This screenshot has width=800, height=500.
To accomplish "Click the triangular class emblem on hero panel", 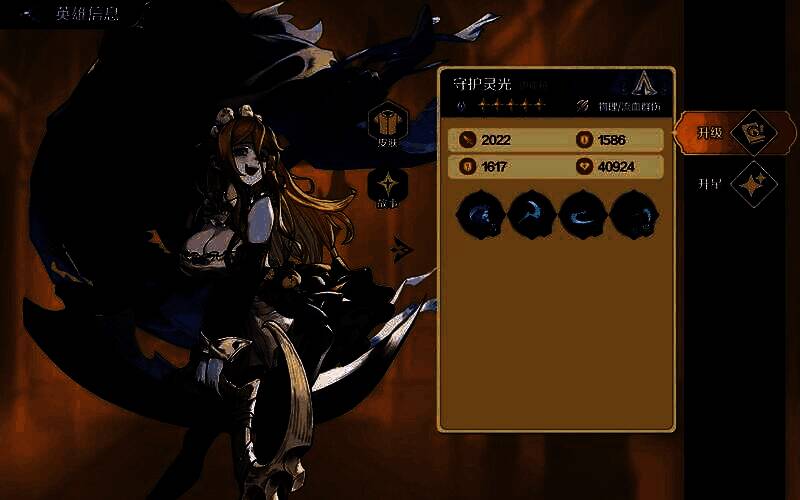I will [x=647, y=84].
